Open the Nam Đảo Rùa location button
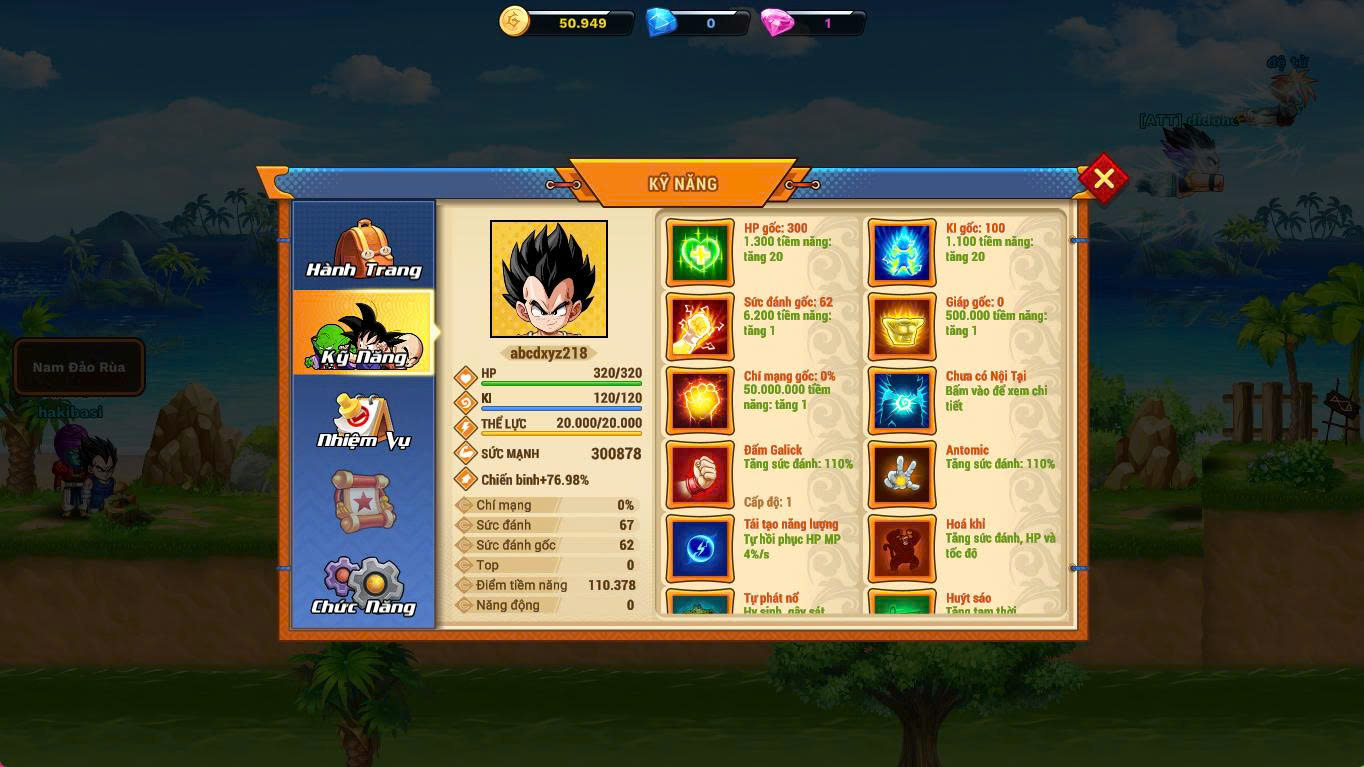Screen dimensions: 1364x767 79,367
